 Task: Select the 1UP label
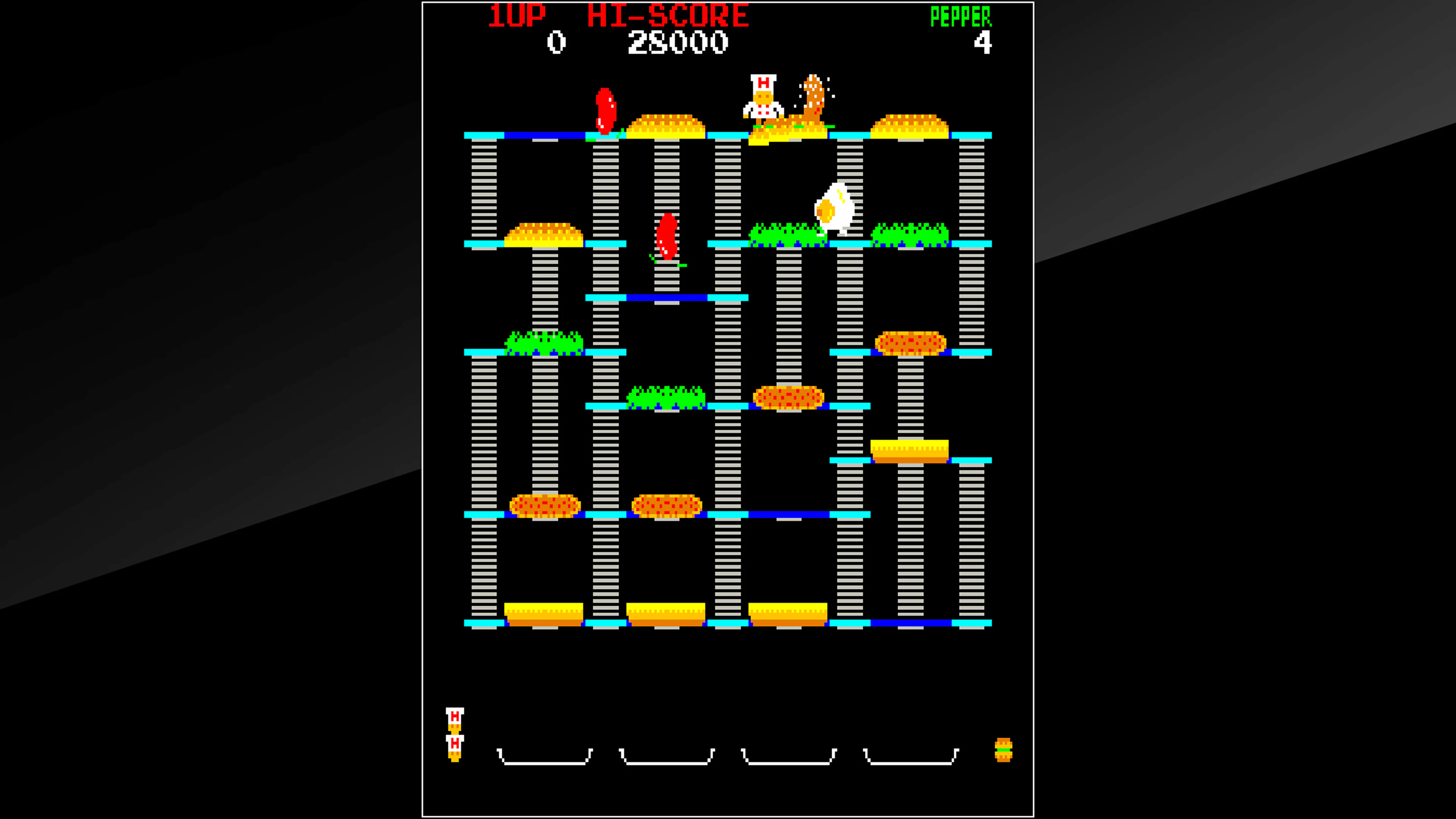tap(517, 15)
